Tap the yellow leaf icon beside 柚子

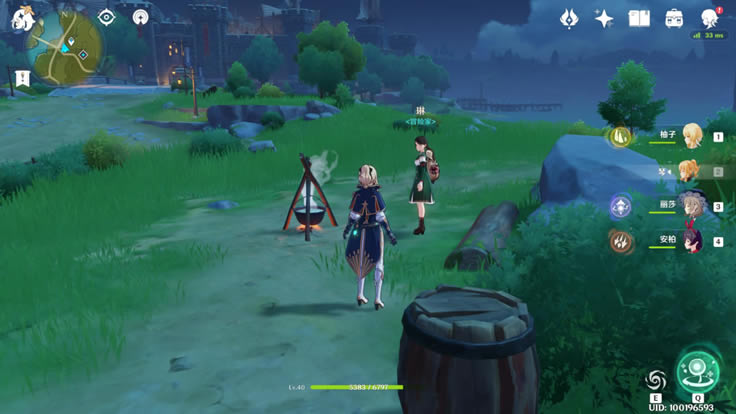(x=620, y=136)
